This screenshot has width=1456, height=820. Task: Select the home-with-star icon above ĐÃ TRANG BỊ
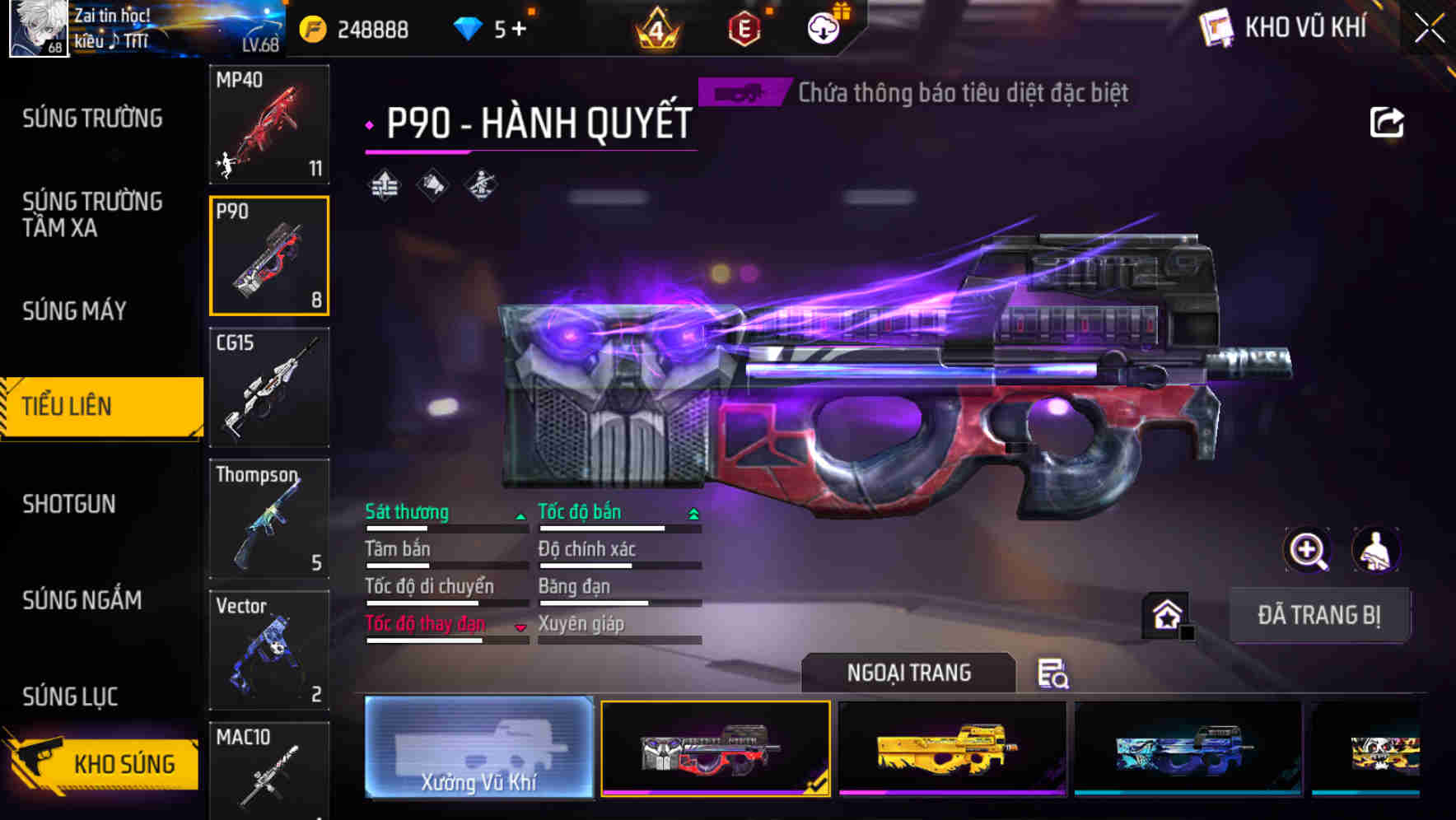[x=1166, y=614]
